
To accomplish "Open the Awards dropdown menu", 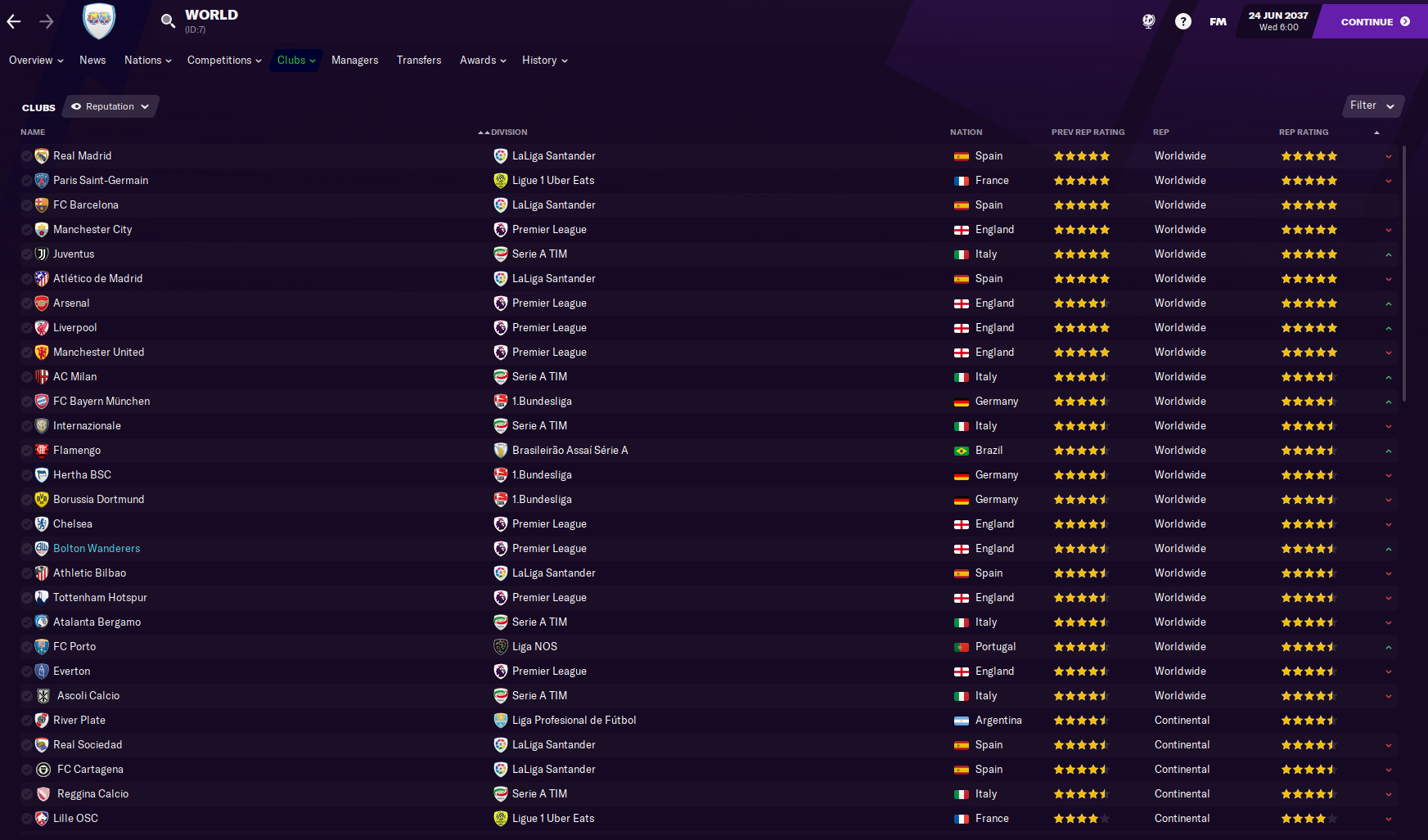I will [x=483, y=61].
